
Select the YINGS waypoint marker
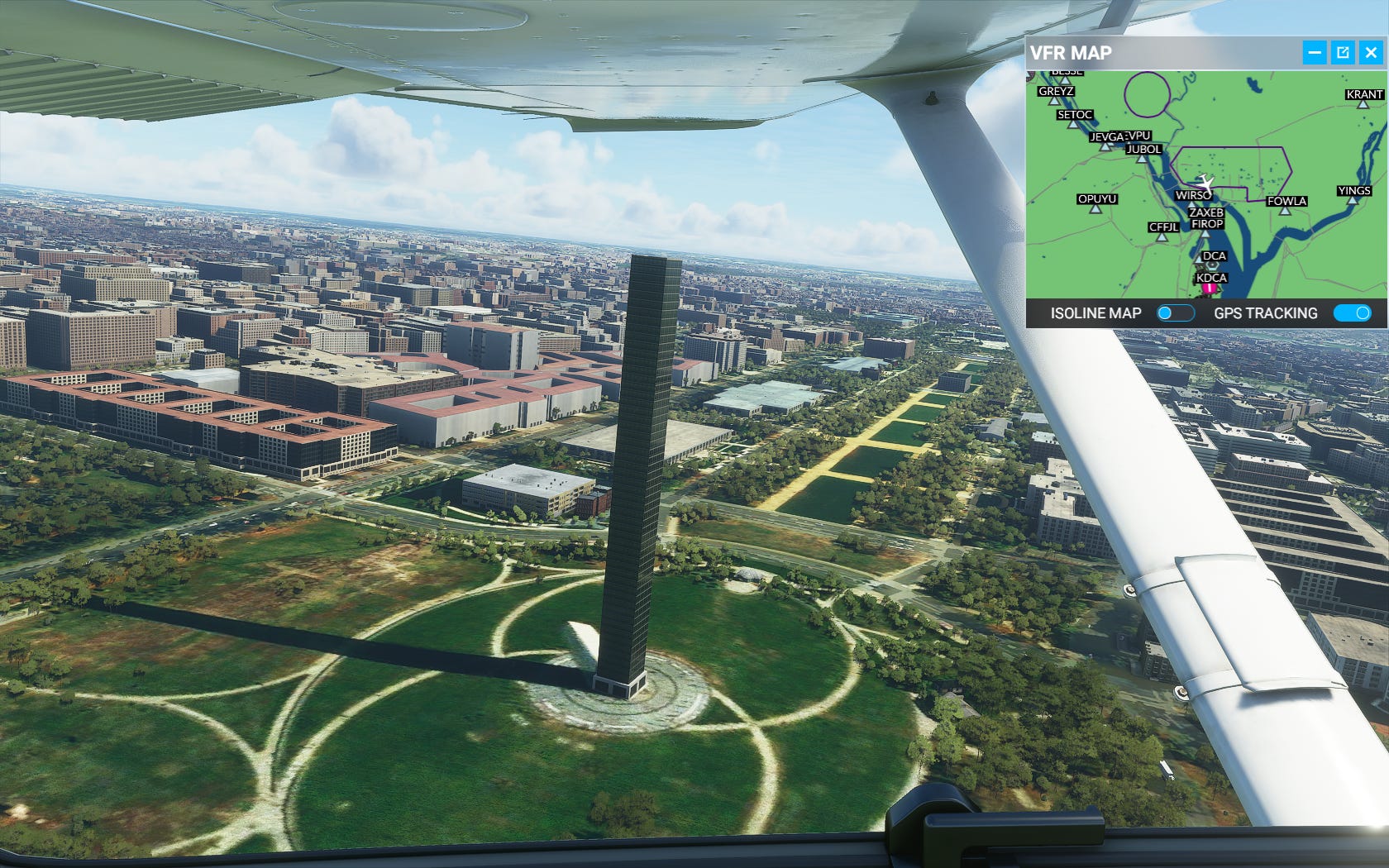point(1353,200)
